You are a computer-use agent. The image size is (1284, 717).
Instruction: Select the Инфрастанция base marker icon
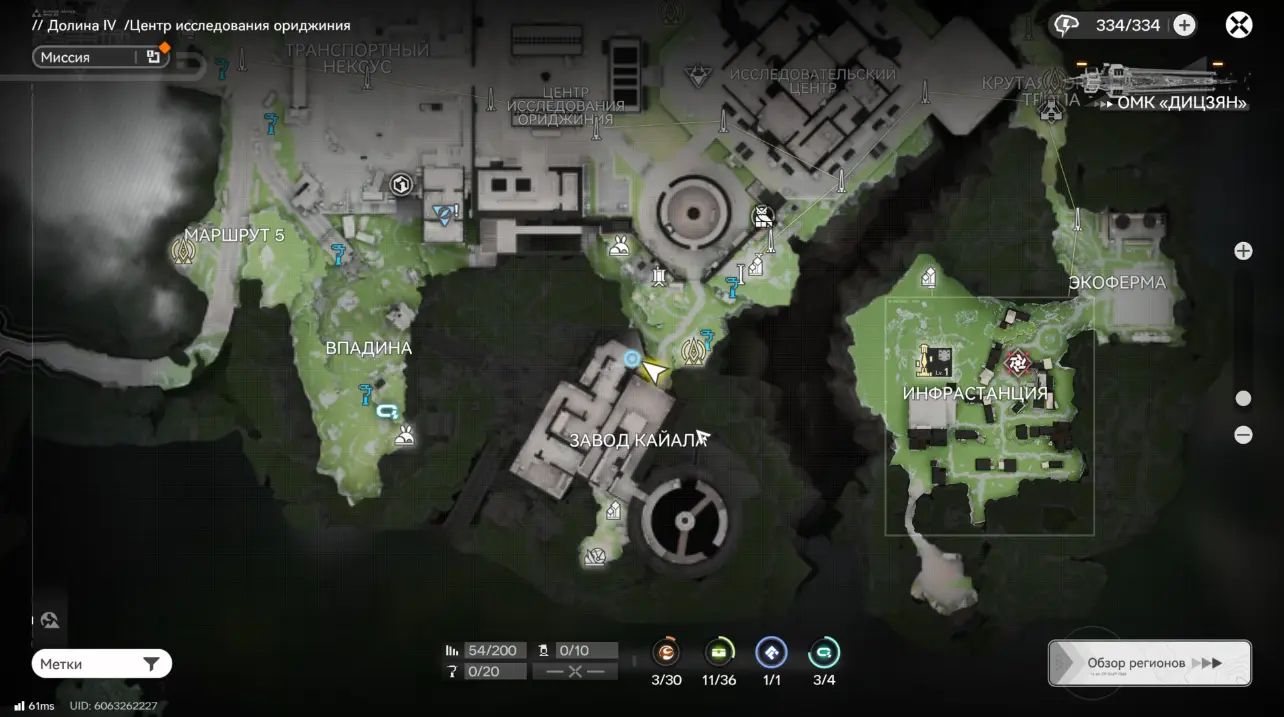(934, 359)
